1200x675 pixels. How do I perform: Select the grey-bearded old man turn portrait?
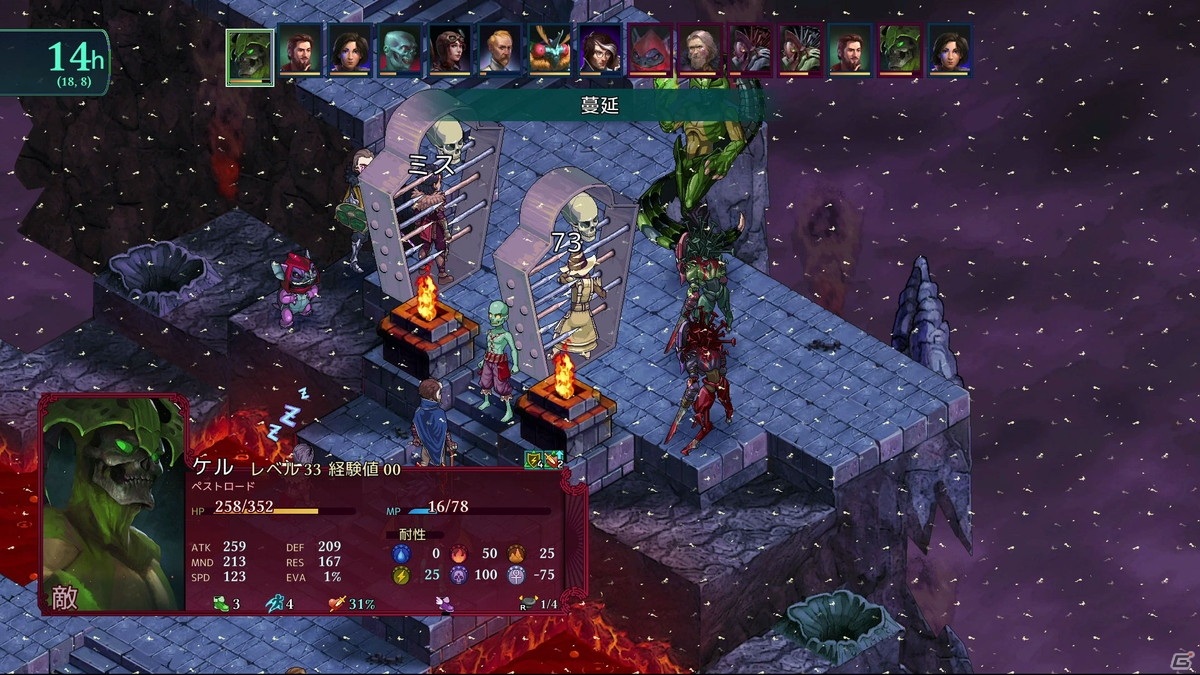699,49
